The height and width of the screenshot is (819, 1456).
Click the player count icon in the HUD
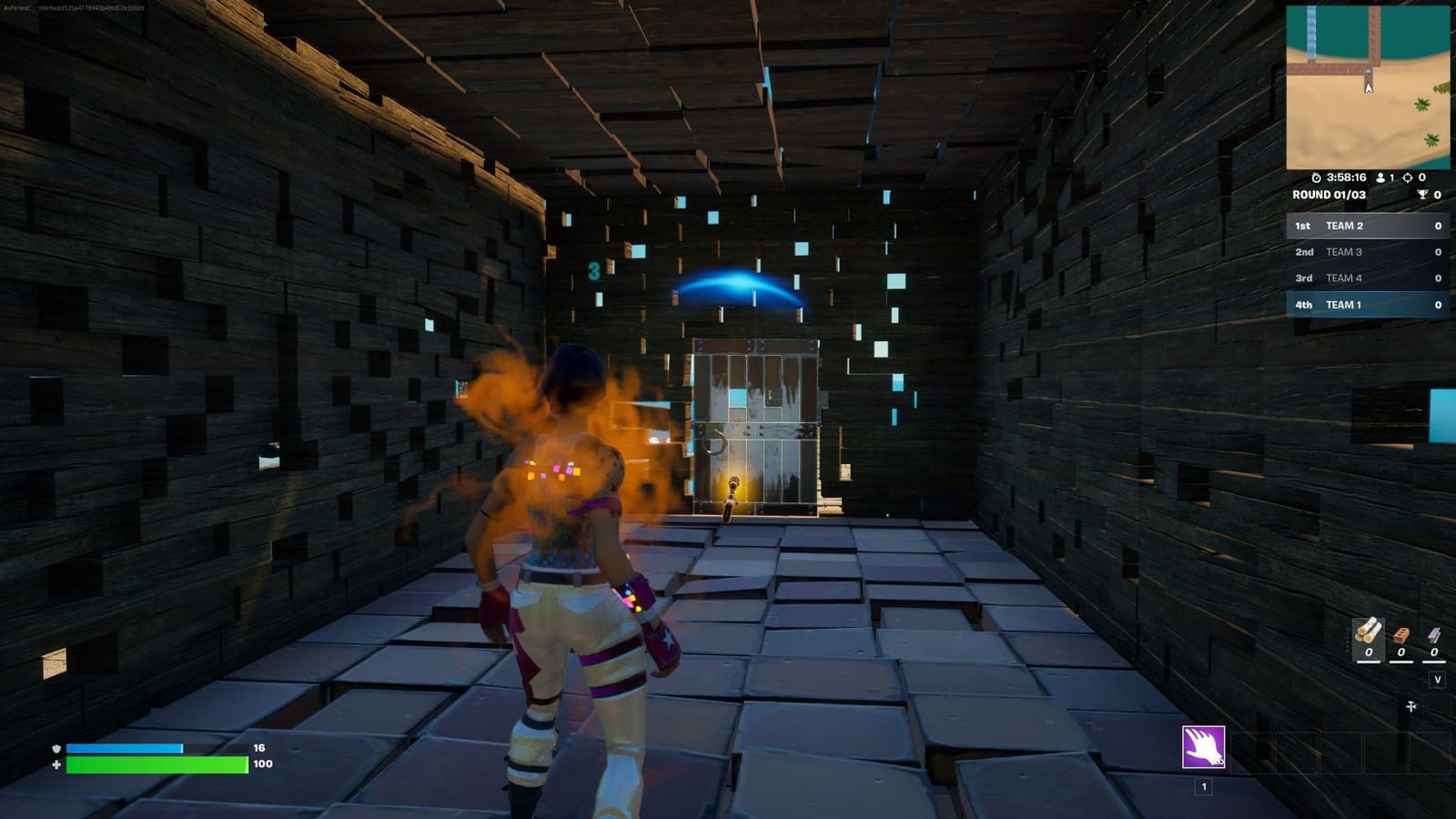[x=1381, y=178]
